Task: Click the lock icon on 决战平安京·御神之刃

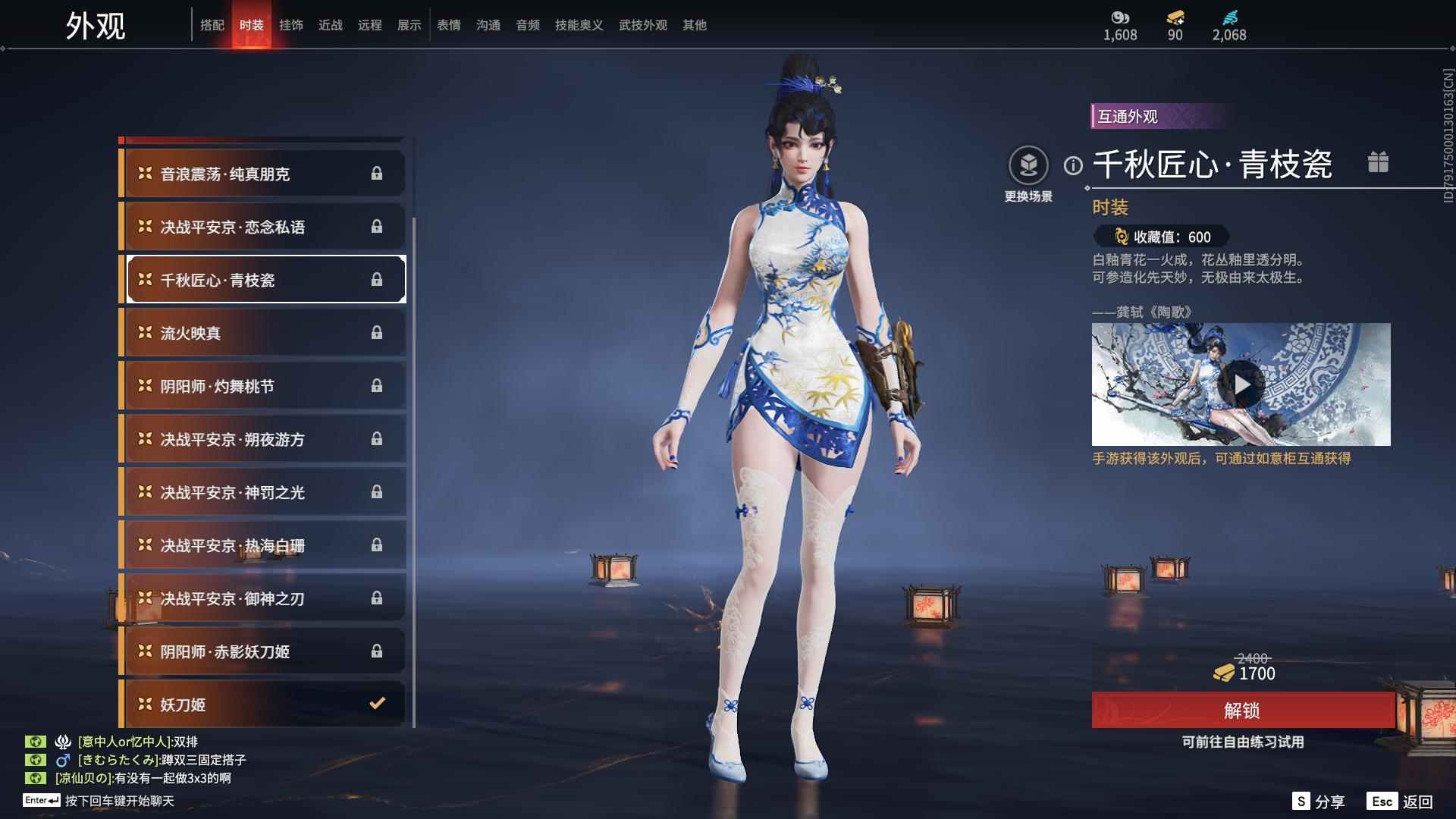Action: pos(377,598)
